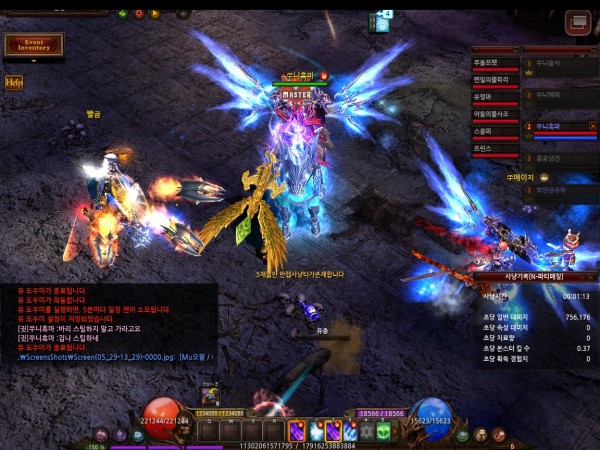This screenshot has width=600, height=450.
Task: Select 유령마 in the pet list
Action: click(495, 97)
